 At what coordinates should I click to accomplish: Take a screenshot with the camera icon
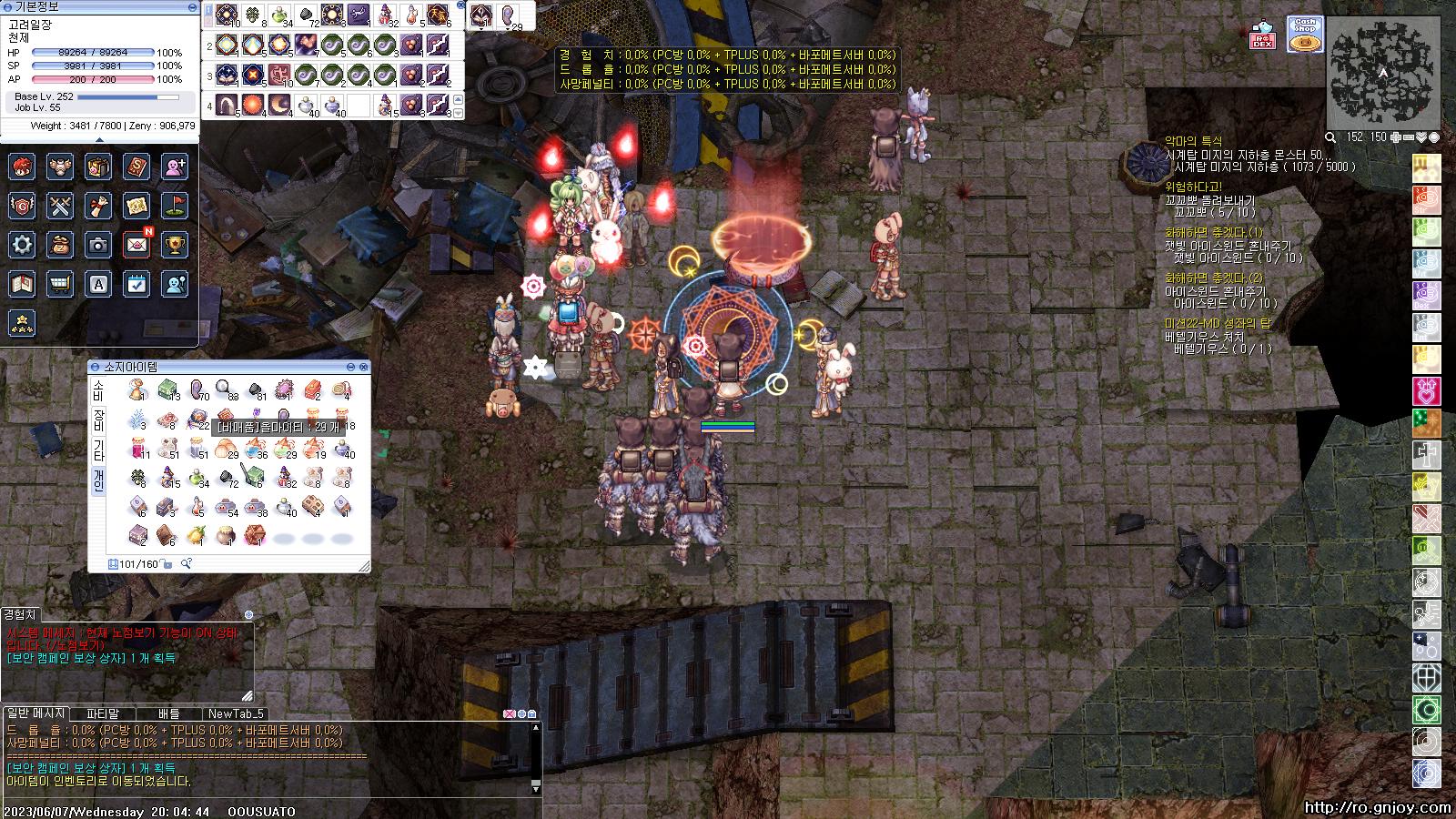point(98,245)
